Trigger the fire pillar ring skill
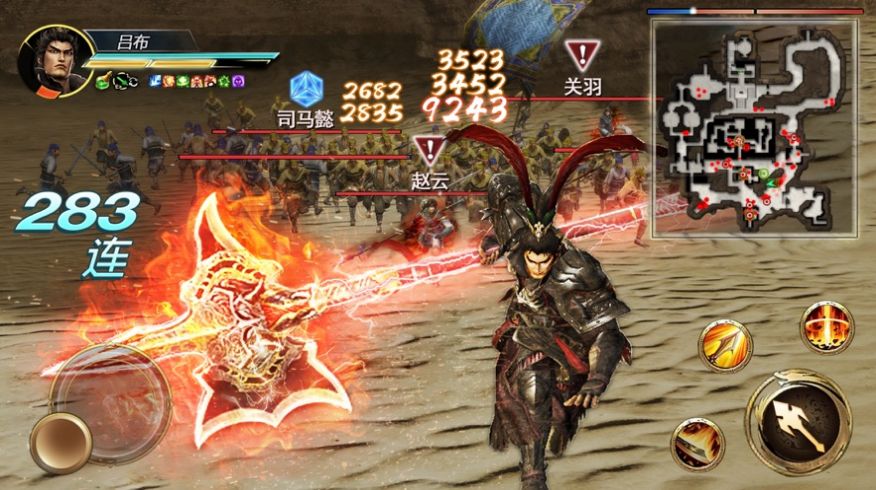This screenshot has width=876, height=490. coord(826,326)
